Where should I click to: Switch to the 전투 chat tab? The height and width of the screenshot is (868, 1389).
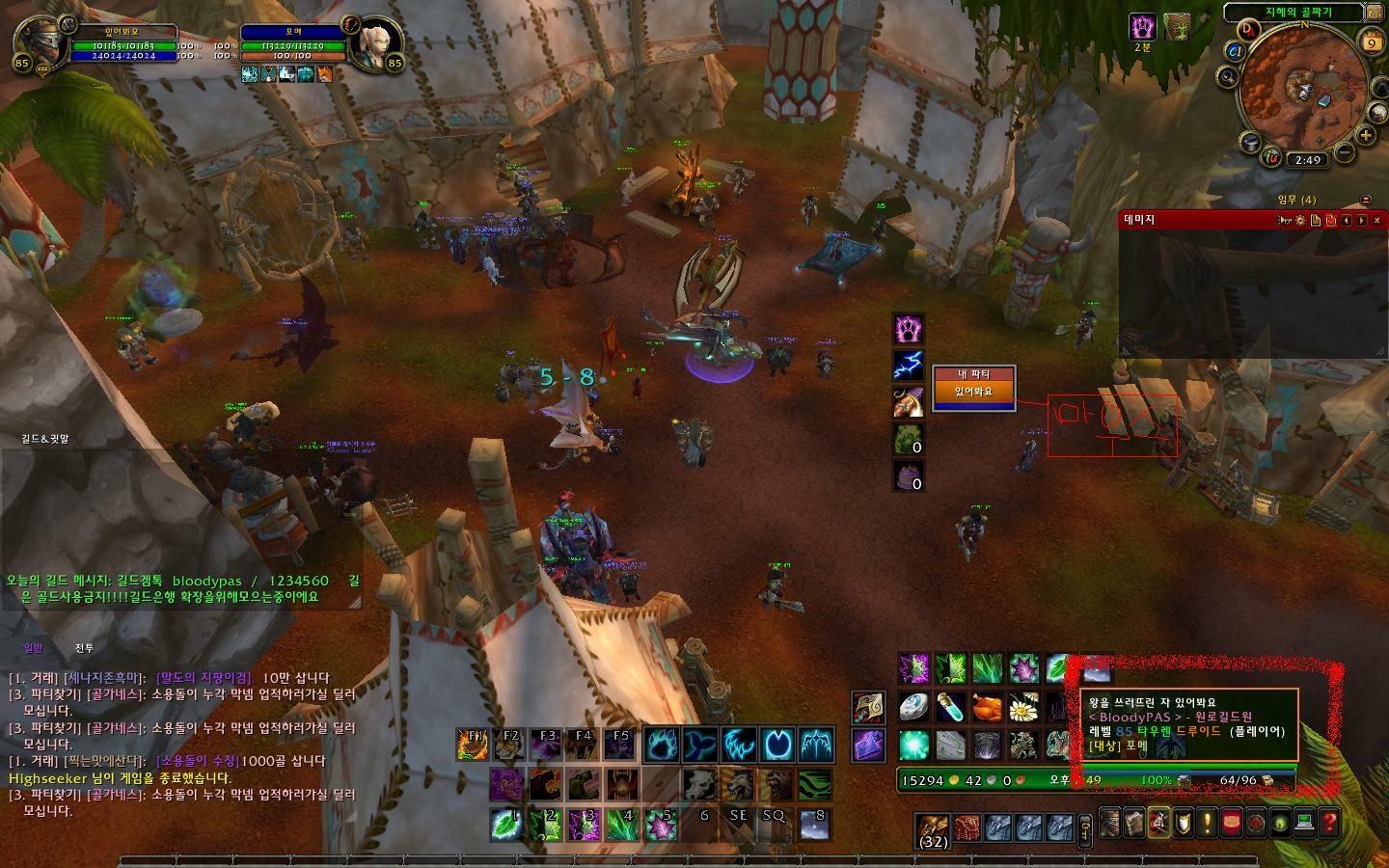pyautogui.click(x=85, y=649)
